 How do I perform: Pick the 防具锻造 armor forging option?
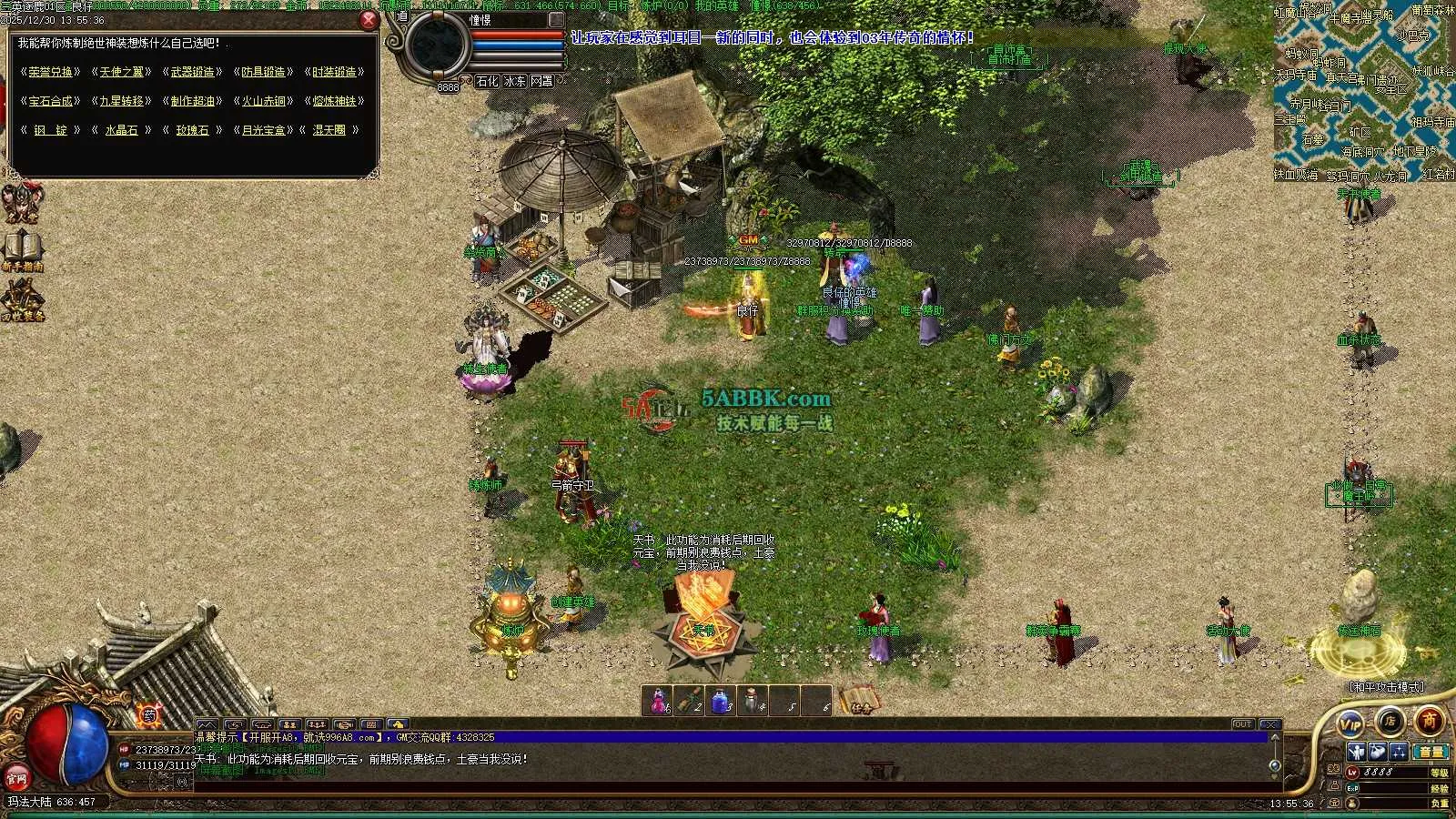pyautogui.click(x=263, y=72)
